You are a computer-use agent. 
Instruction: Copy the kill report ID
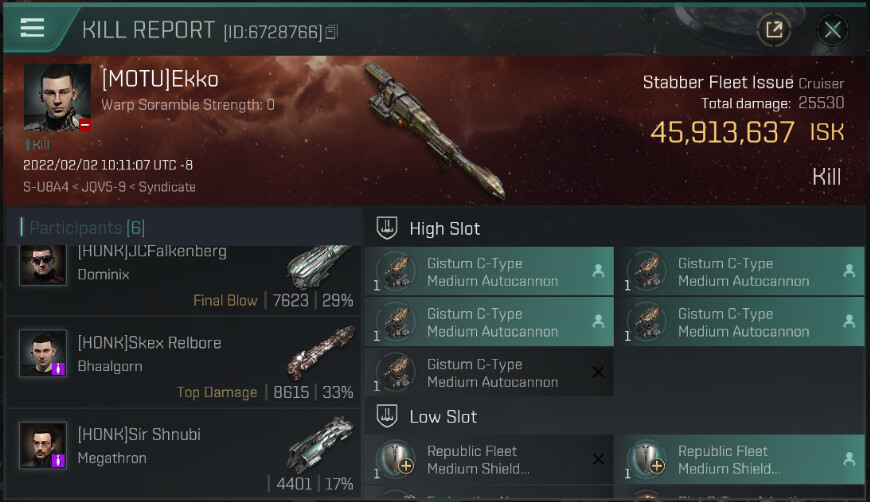(332, 33)
